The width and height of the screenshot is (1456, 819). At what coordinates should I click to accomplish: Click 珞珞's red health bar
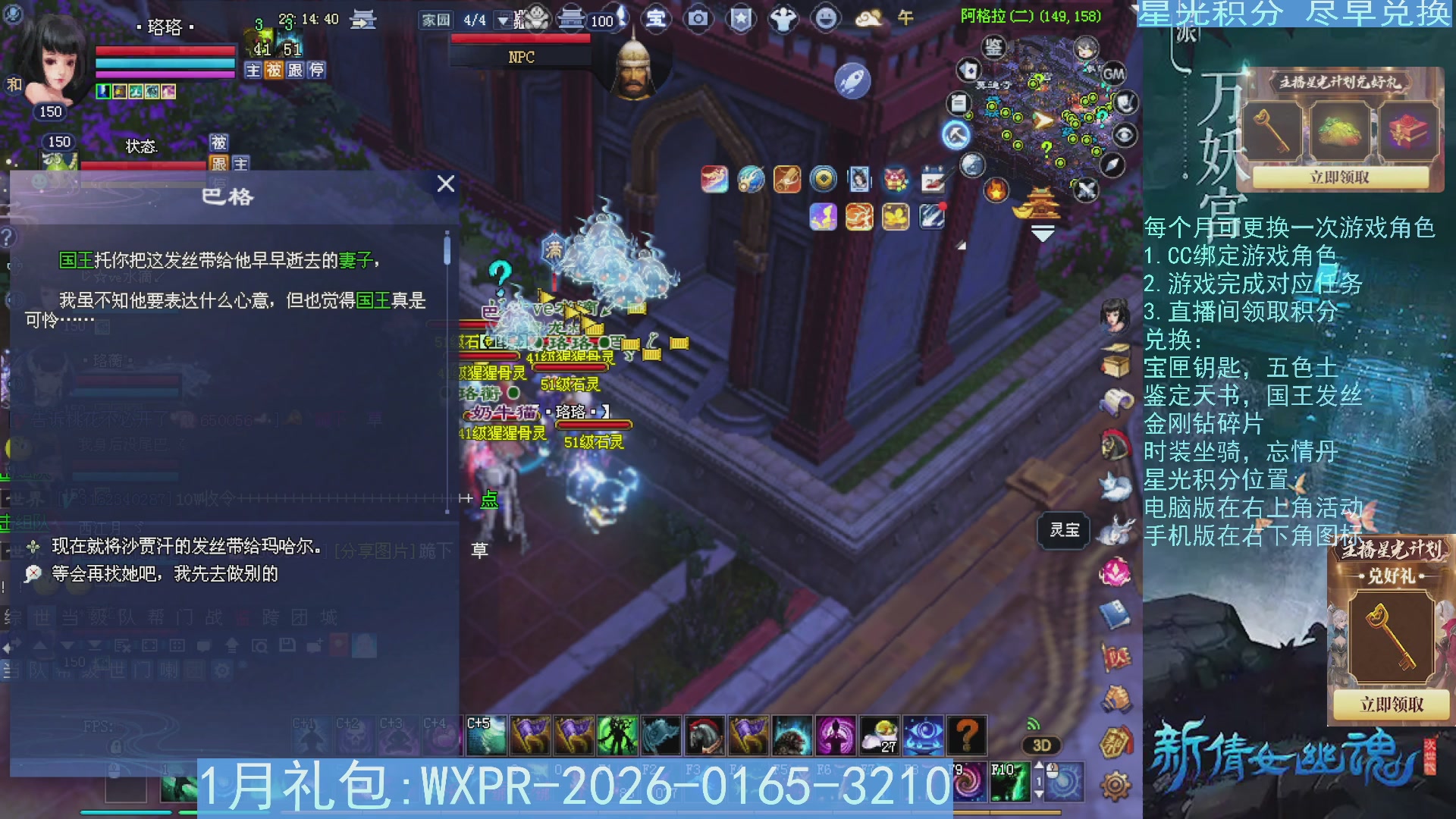(165, 52)
